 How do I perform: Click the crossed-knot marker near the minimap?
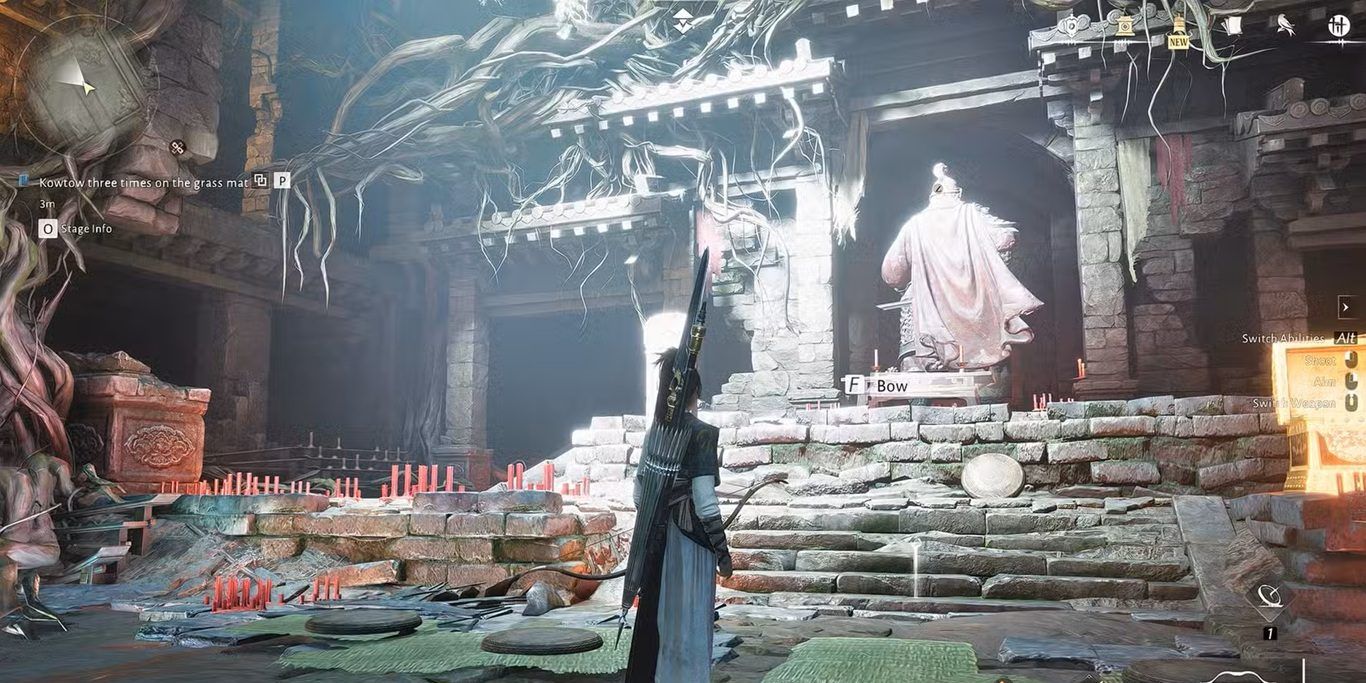(x=177, y=148)
